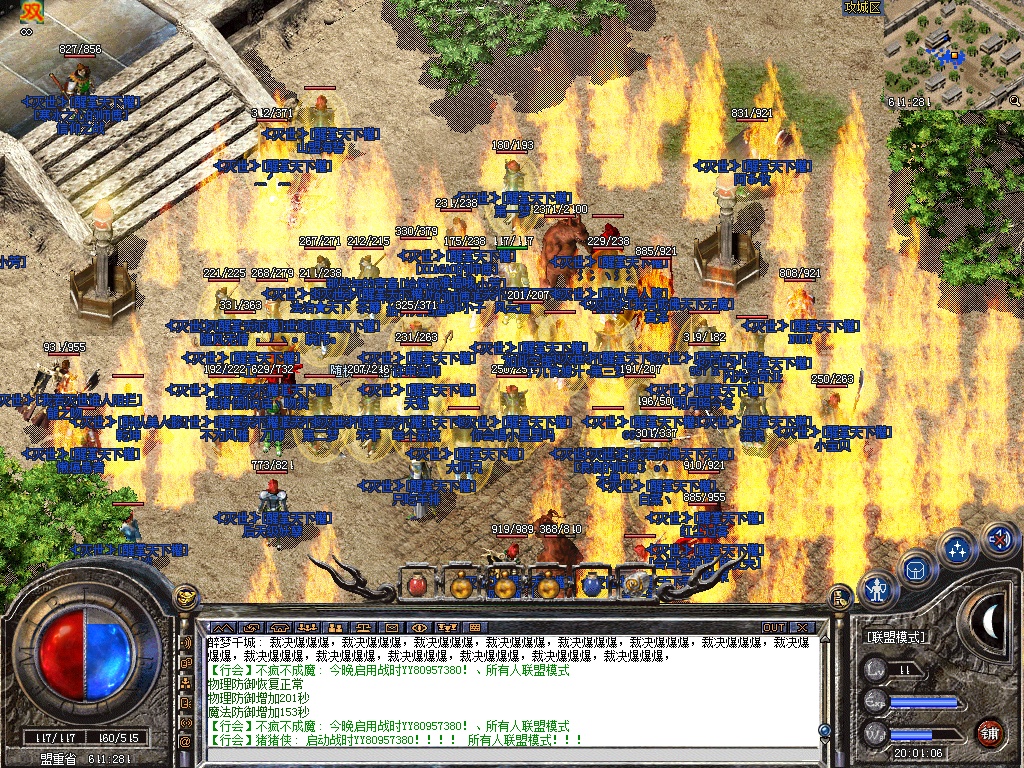The width and height of the screenshot is (1024, 768).
Task: Open the character status knight icon
Action: click(878, 589)
